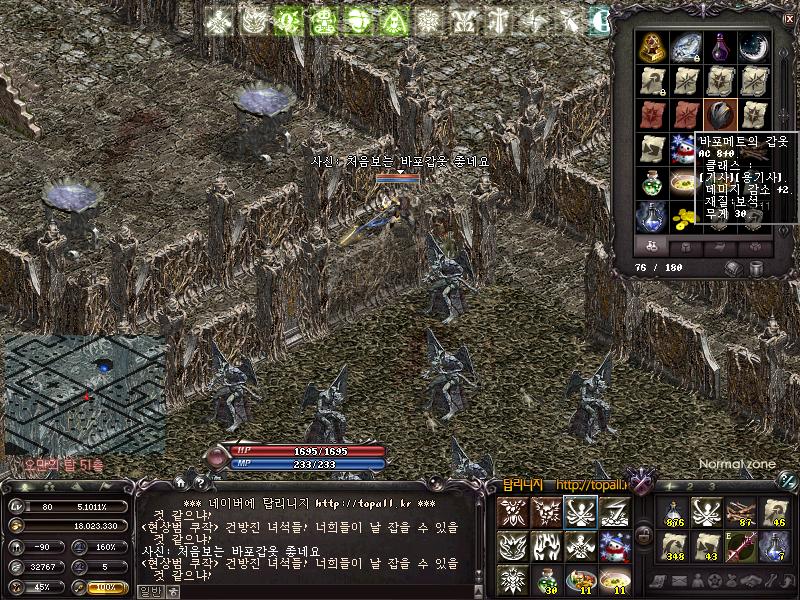The height and width of the screenshot is (600, 800).
Task: Pick the purple potion flask in inventory
Action: pos(720,46)
